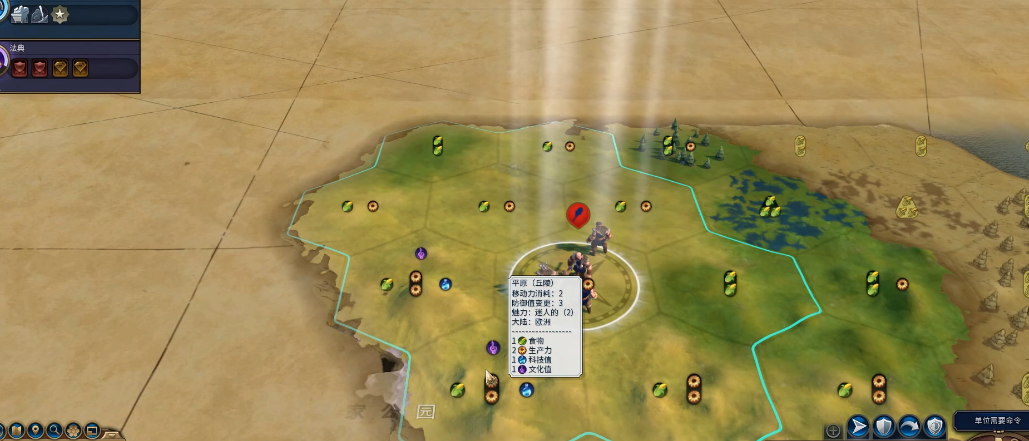Click the minimap fullscreen toggle button
This screenshot has width=1029, height=441.
[x=92, y=431]
